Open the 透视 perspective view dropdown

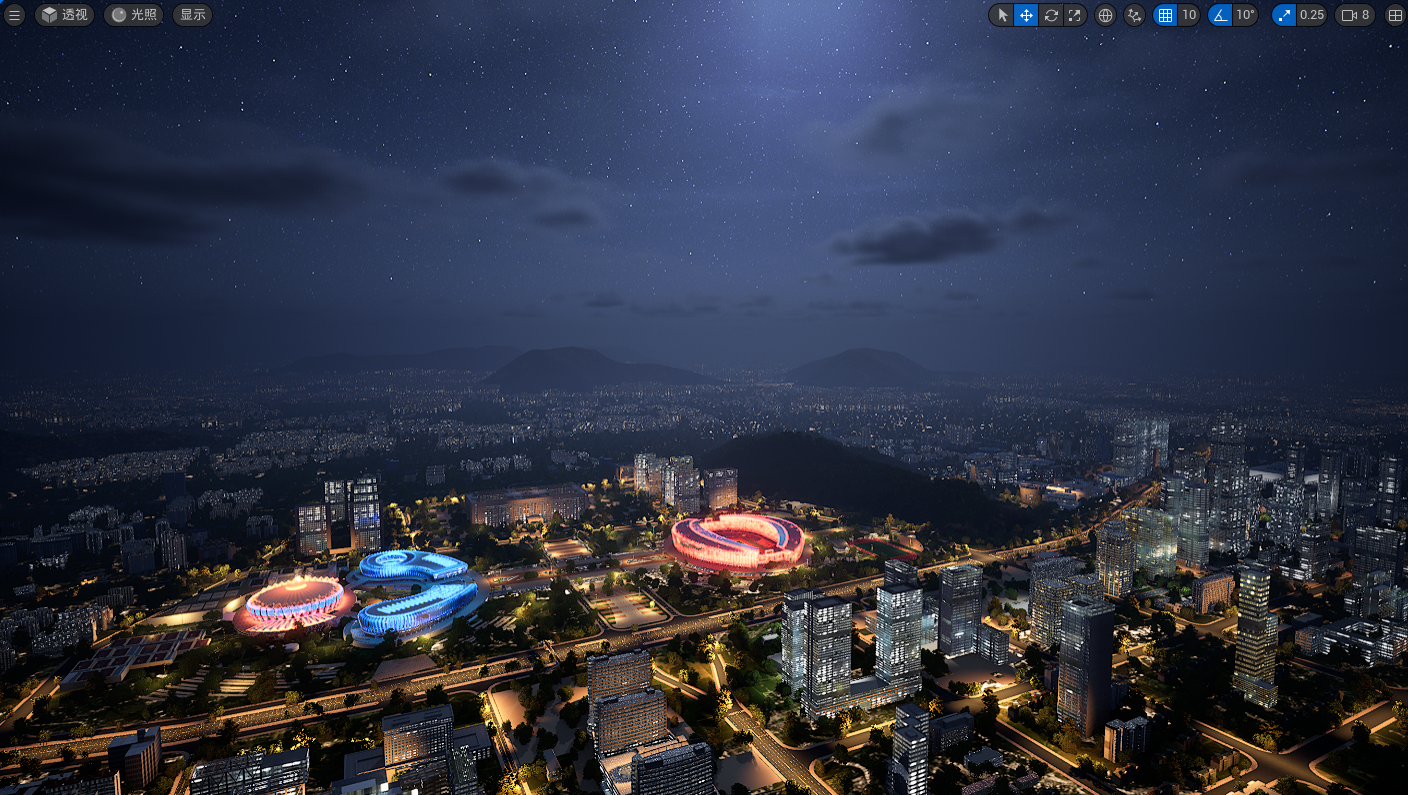pyautogui.click(x=65, y=15)
